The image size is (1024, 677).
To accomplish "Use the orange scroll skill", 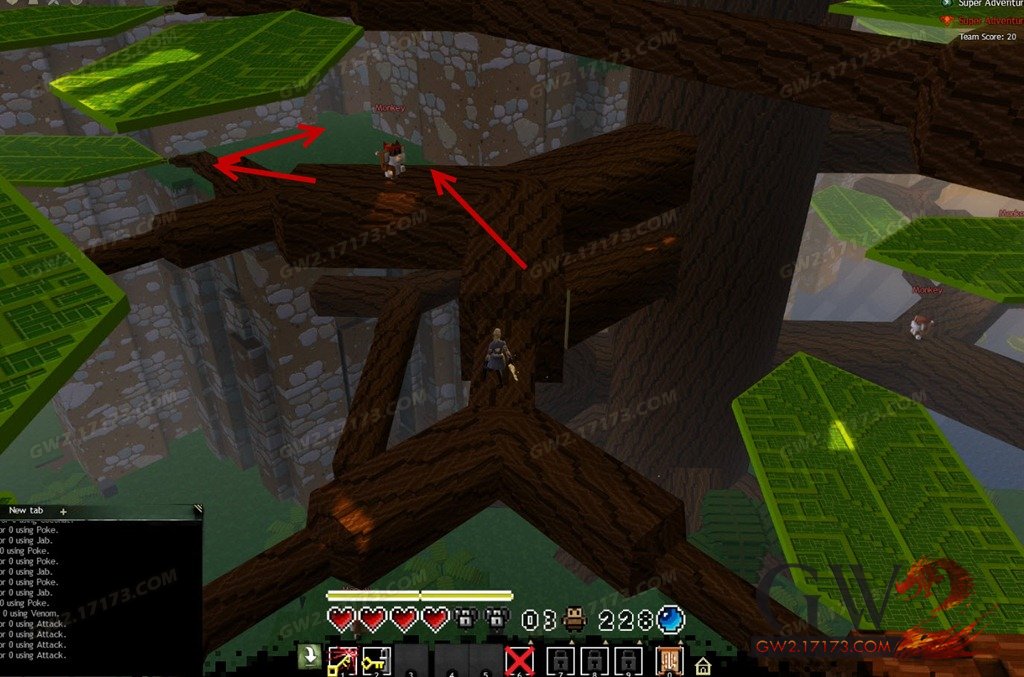I will point(668,660).
